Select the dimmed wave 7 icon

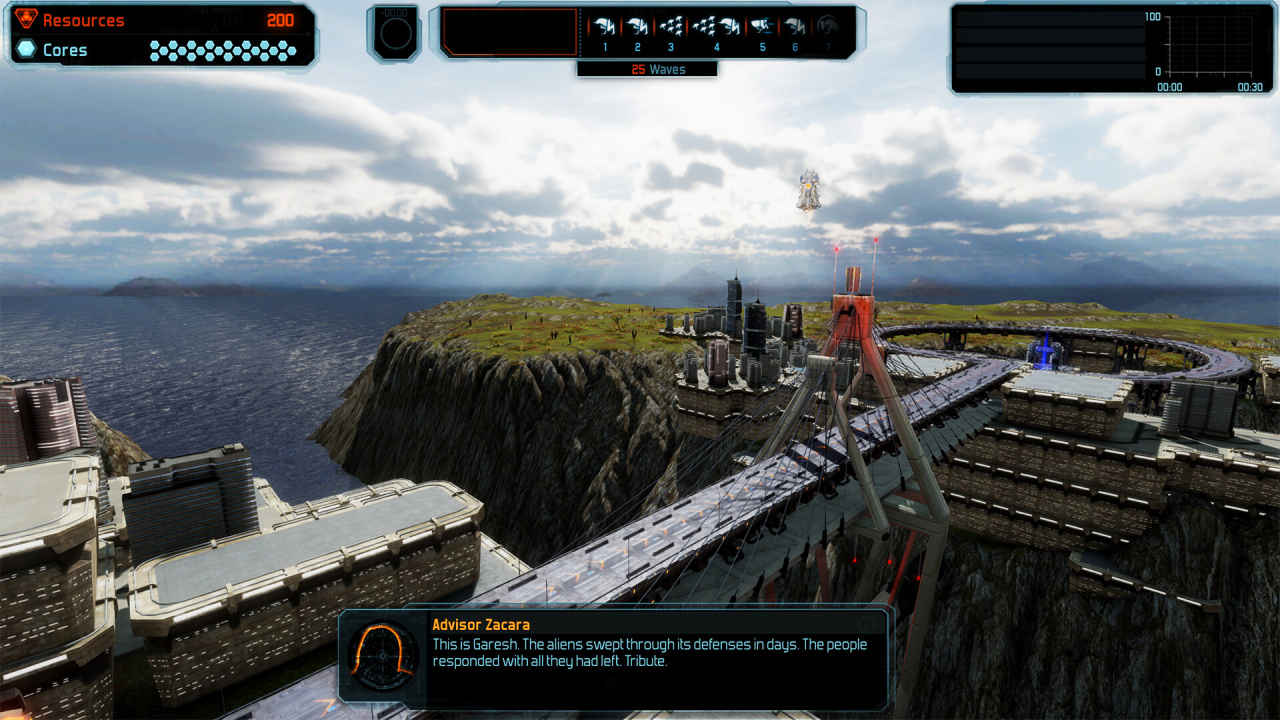(x=827, y=28)
